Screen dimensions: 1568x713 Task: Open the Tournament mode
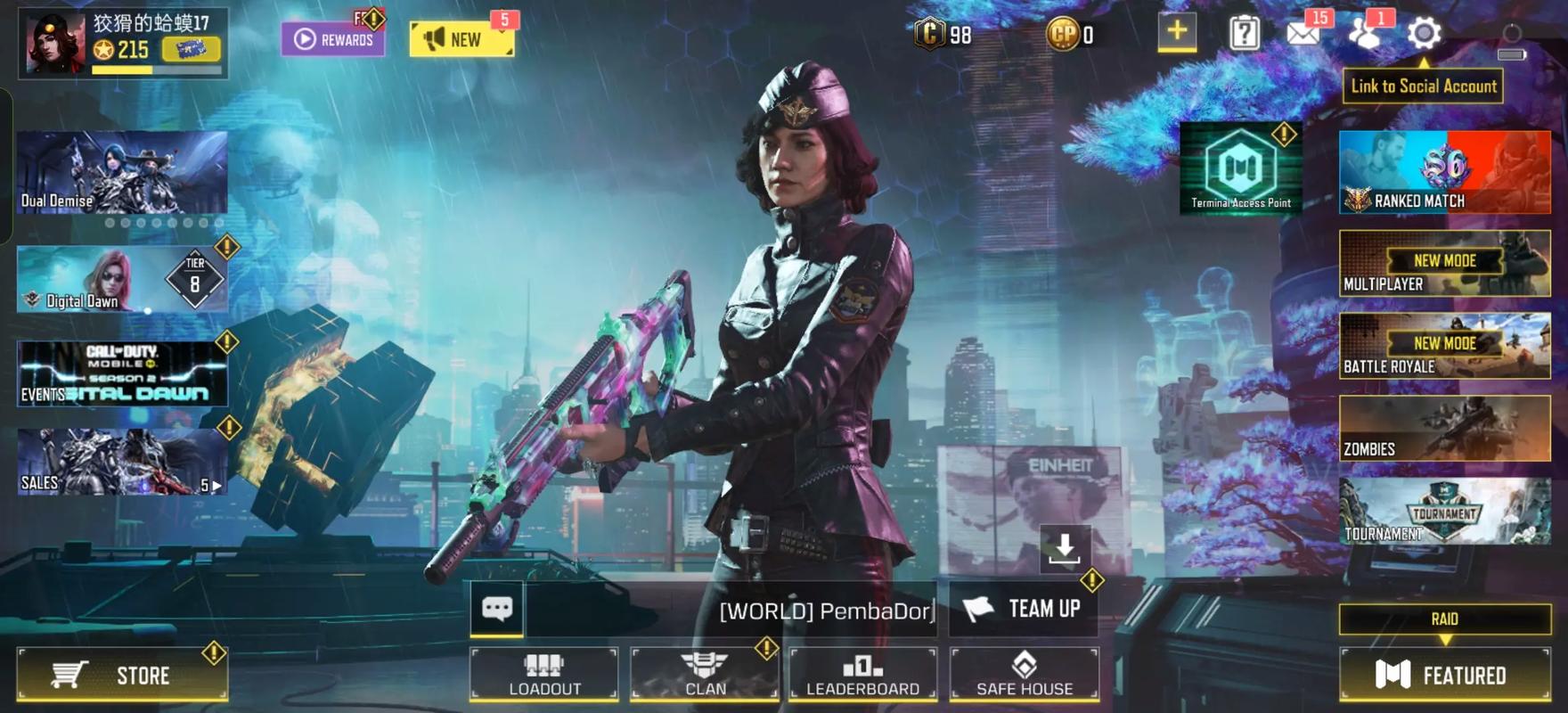tap(1444, 511)
